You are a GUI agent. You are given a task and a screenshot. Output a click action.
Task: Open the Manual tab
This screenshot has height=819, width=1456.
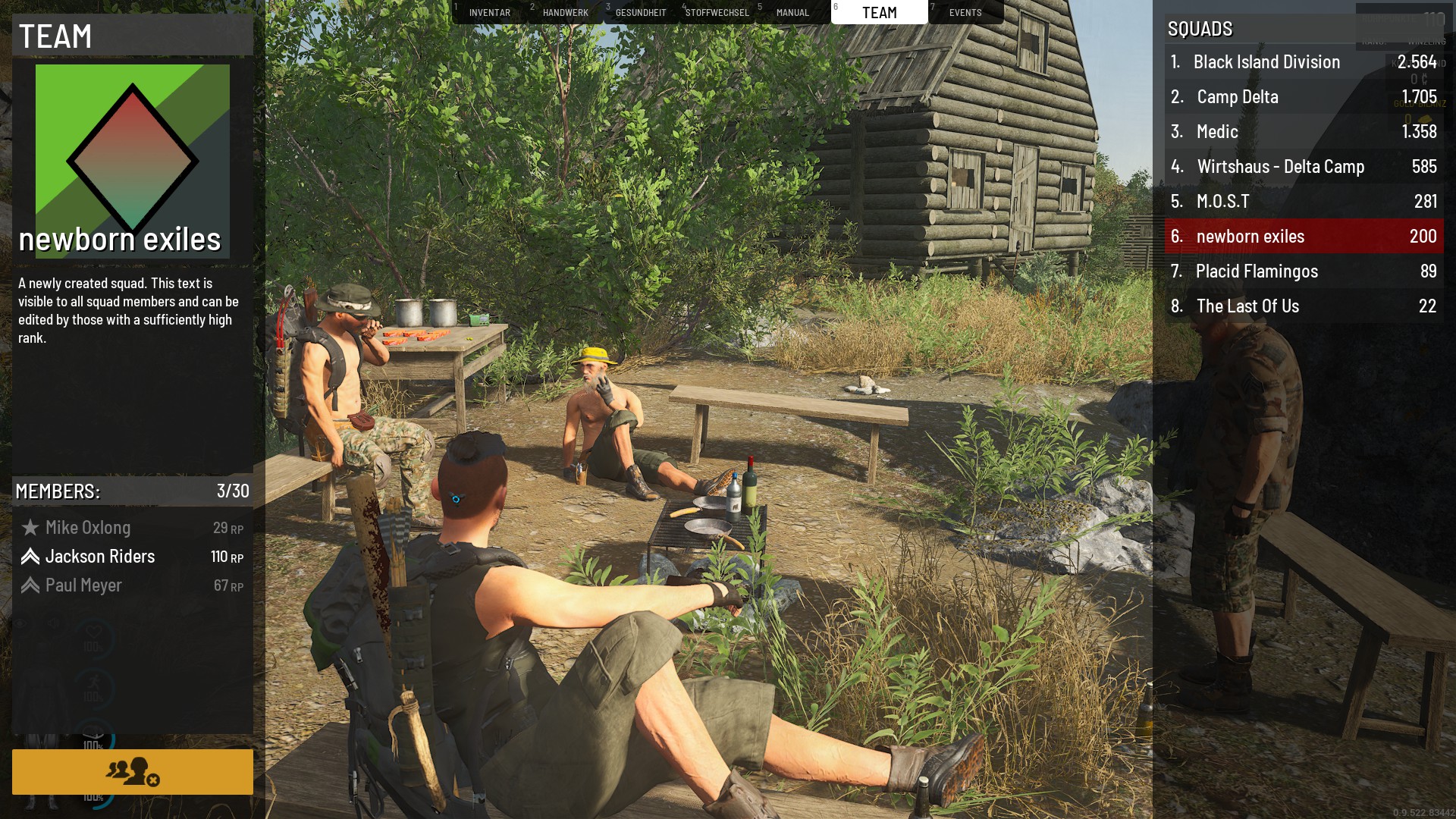click(792, 12)
